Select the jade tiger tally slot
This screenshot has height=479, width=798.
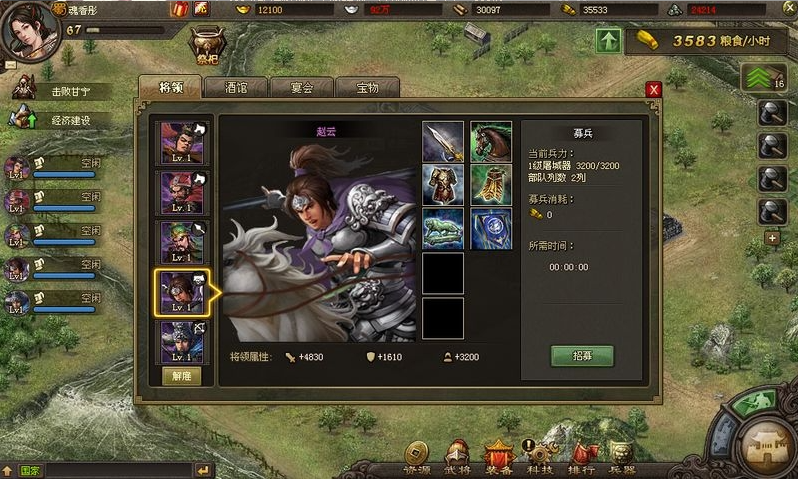[443, 229]
